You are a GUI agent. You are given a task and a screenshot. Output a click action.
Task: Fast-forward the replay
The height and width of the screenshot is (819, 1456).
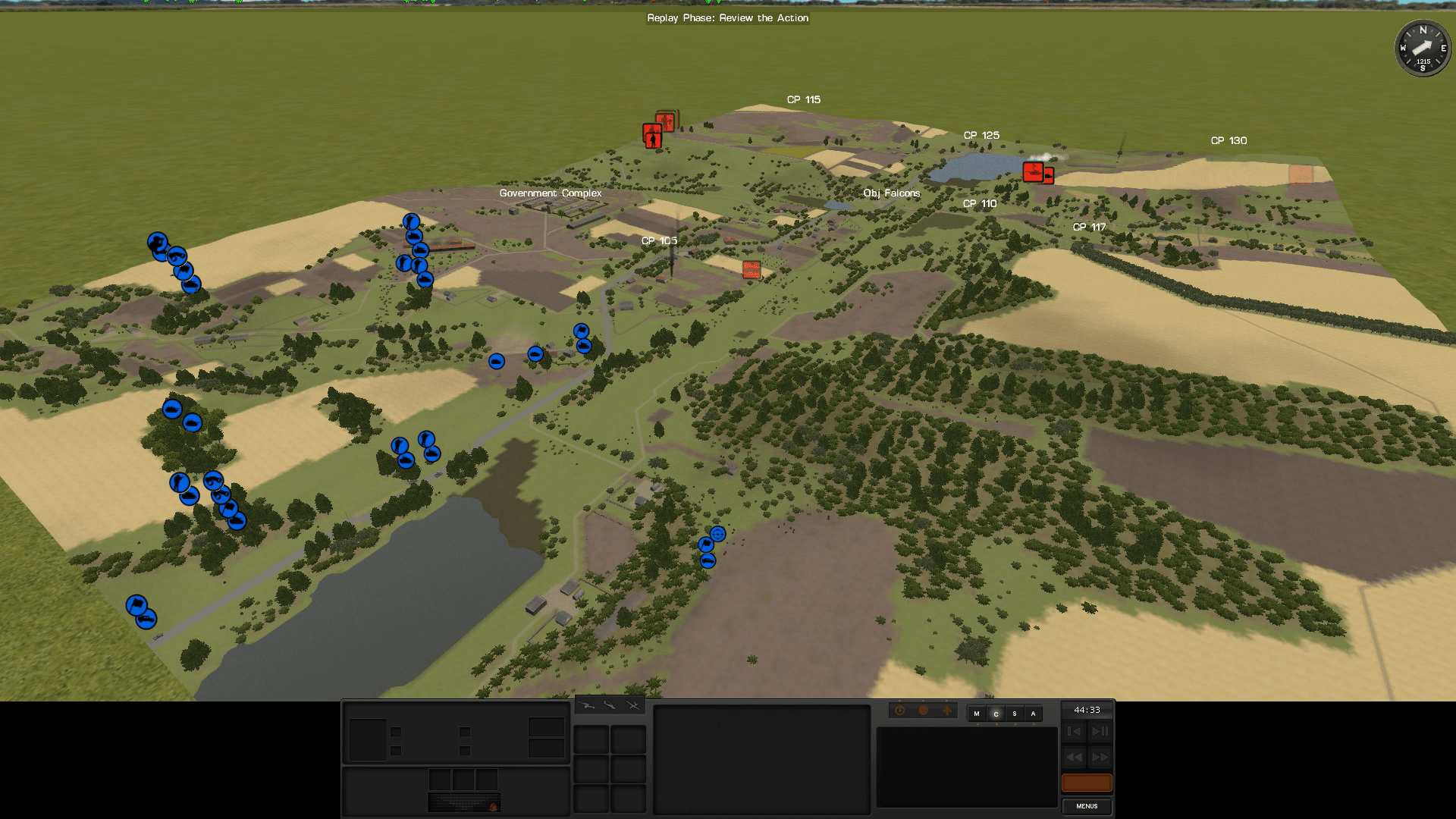coord(1100,758)
